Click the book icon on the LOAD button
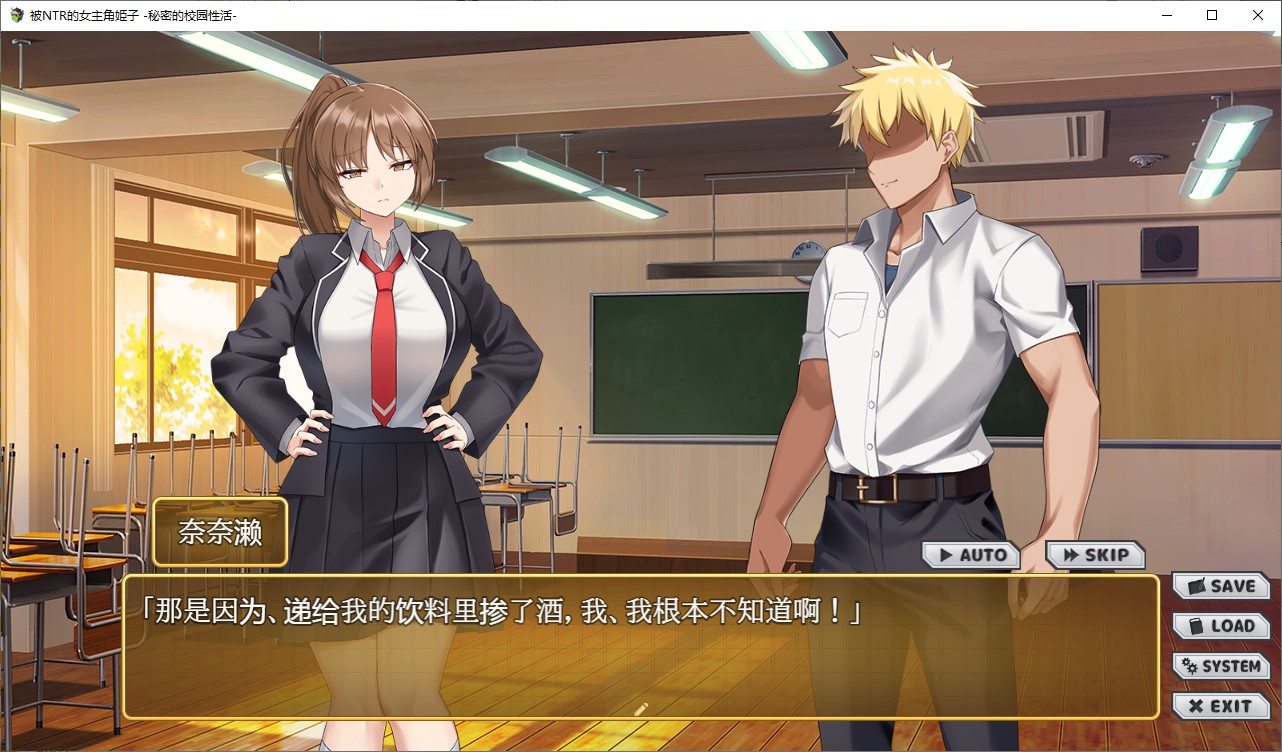The width and height of the screenshot is (1282, 752). coord(1197,626)
